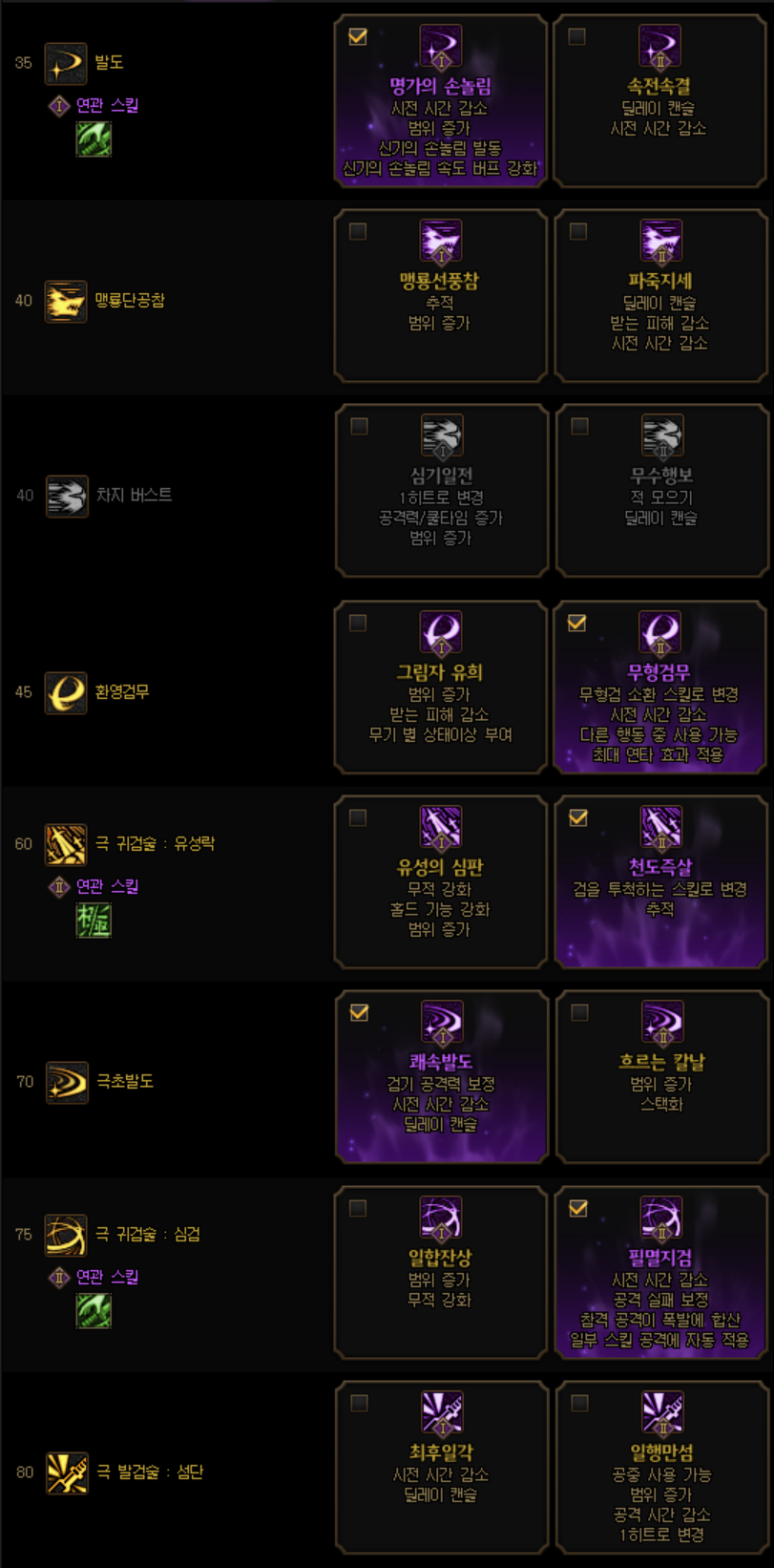Check the 파죽지세 option box
The height and width of the screenshot is (1568, 774).
click(577, 232)
